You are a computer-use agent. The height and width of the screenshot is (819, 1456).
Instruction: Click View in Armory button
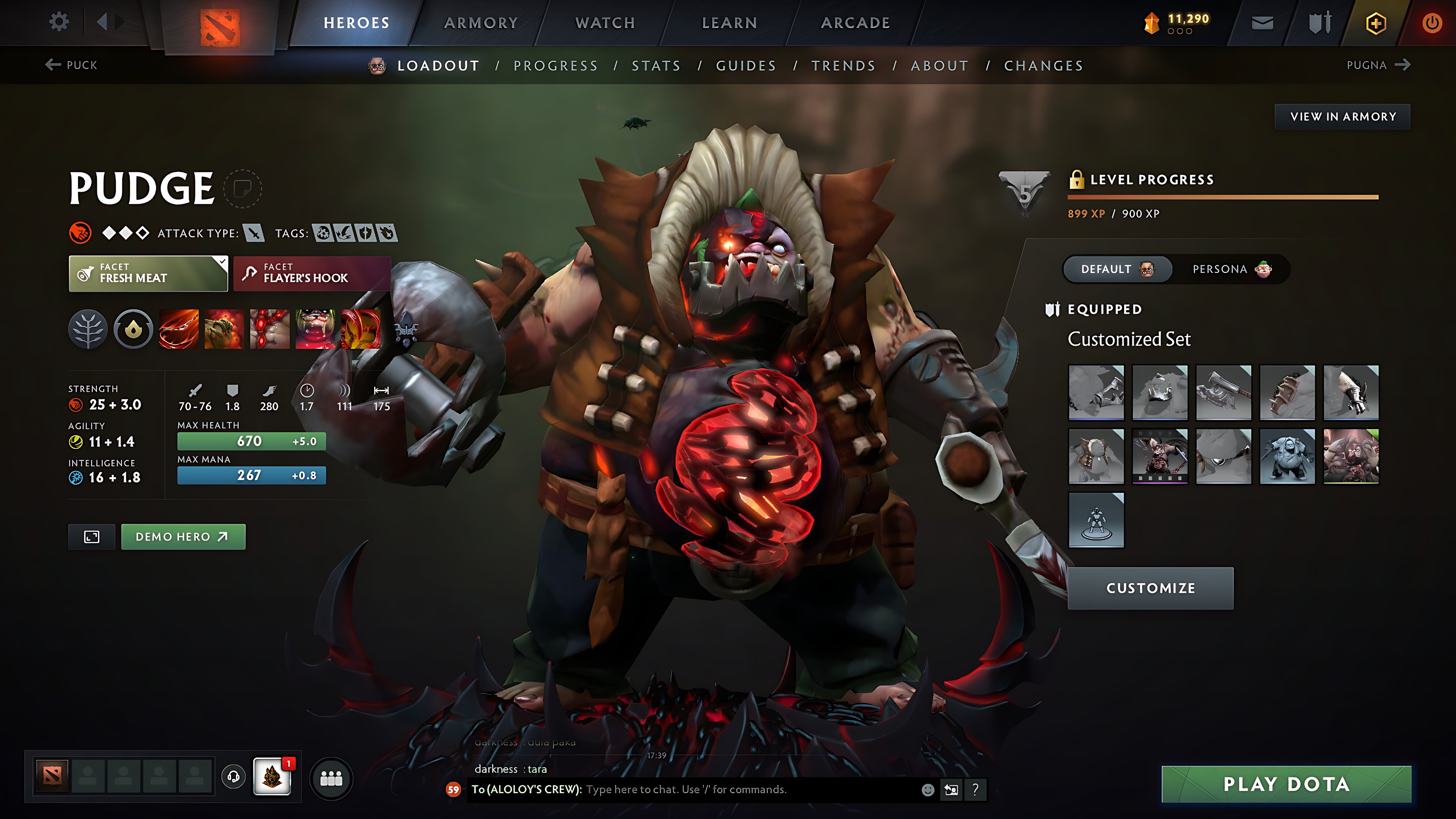[x=1343, y=117]
